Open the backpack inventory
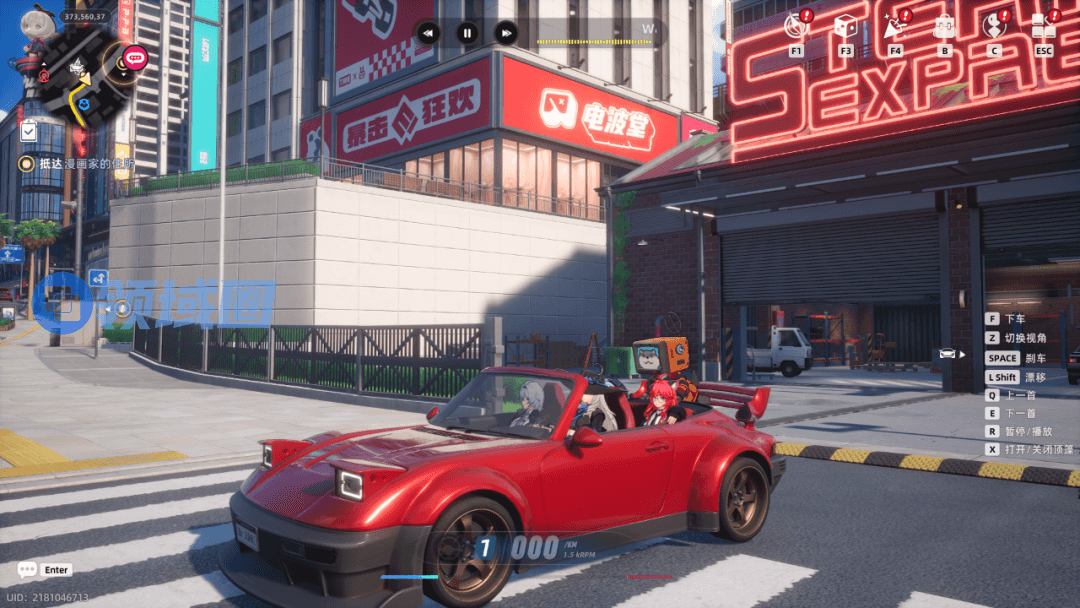The image size is (1080, 608). point(944,26)
